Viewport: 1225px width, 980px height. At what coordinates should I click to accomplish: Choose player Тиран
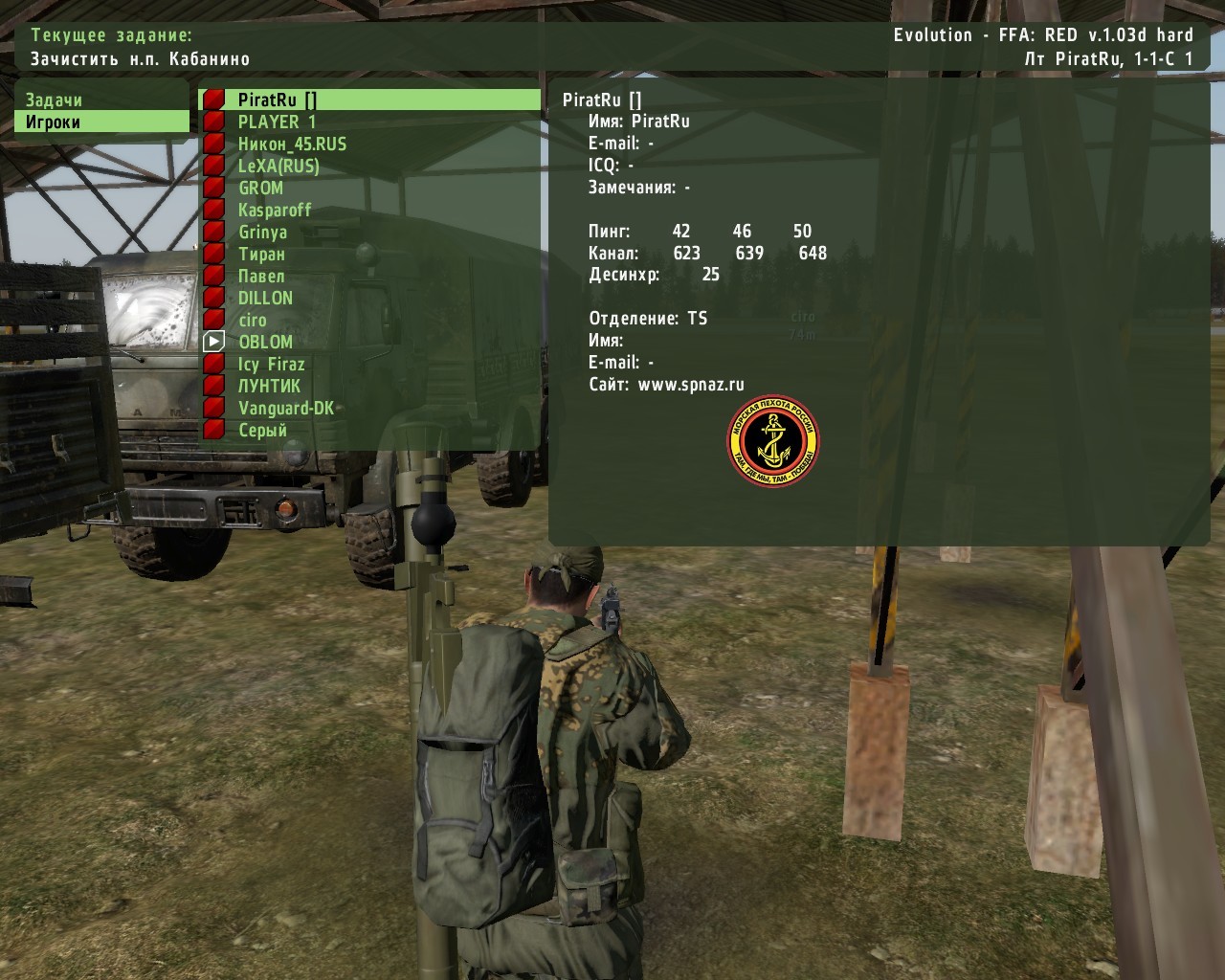tap(261, 254)
